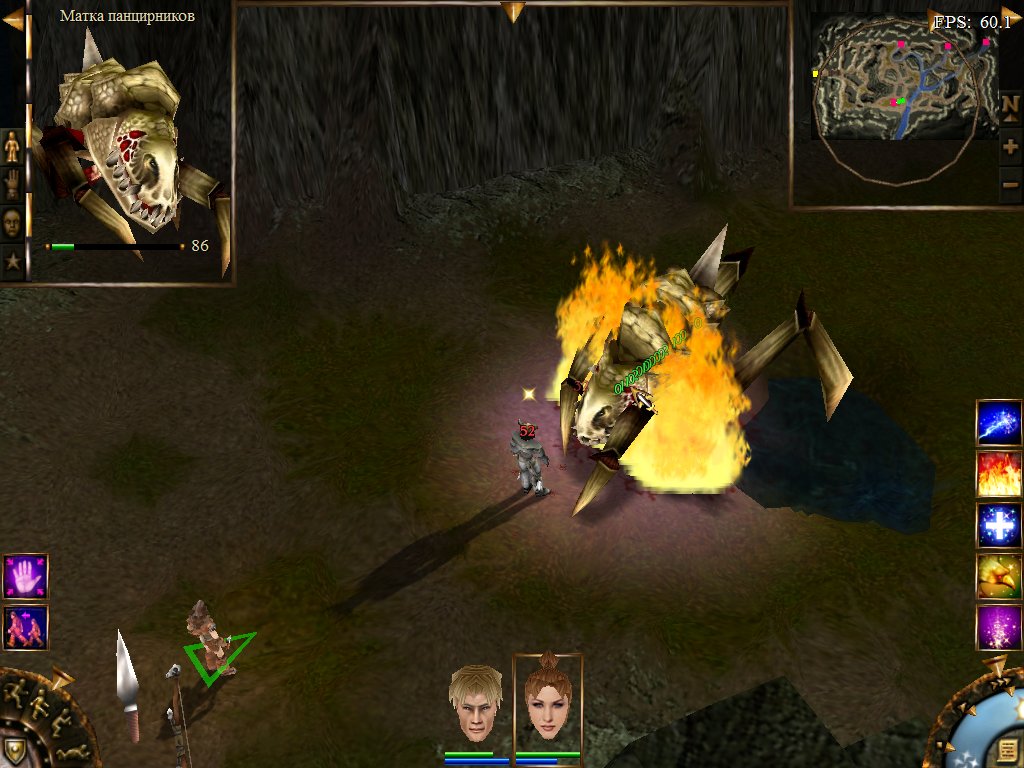Select the golden bird head spell
This screenshot has height=768, width=1024.
pos(998,576)
